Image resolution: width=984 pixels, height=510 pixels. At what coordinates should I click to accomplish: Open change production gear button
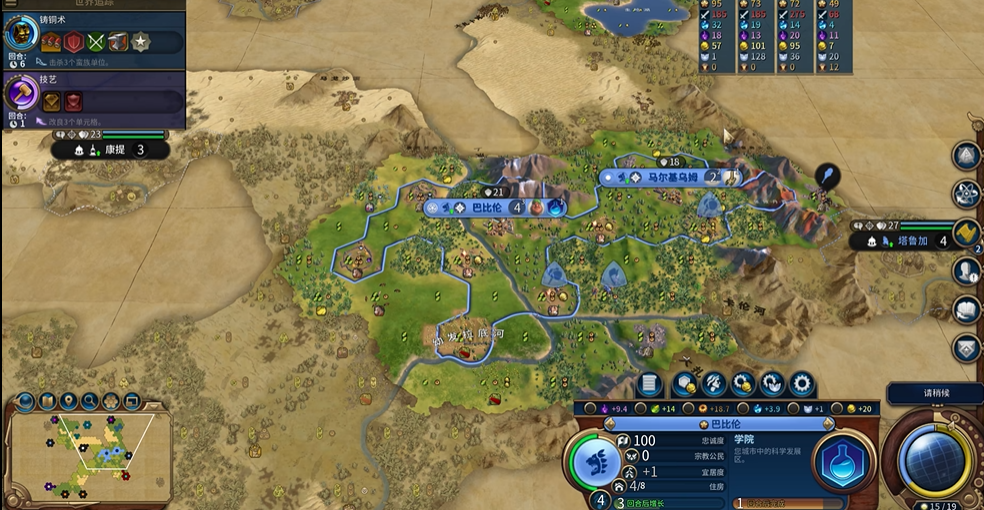[x=802, y=383]
